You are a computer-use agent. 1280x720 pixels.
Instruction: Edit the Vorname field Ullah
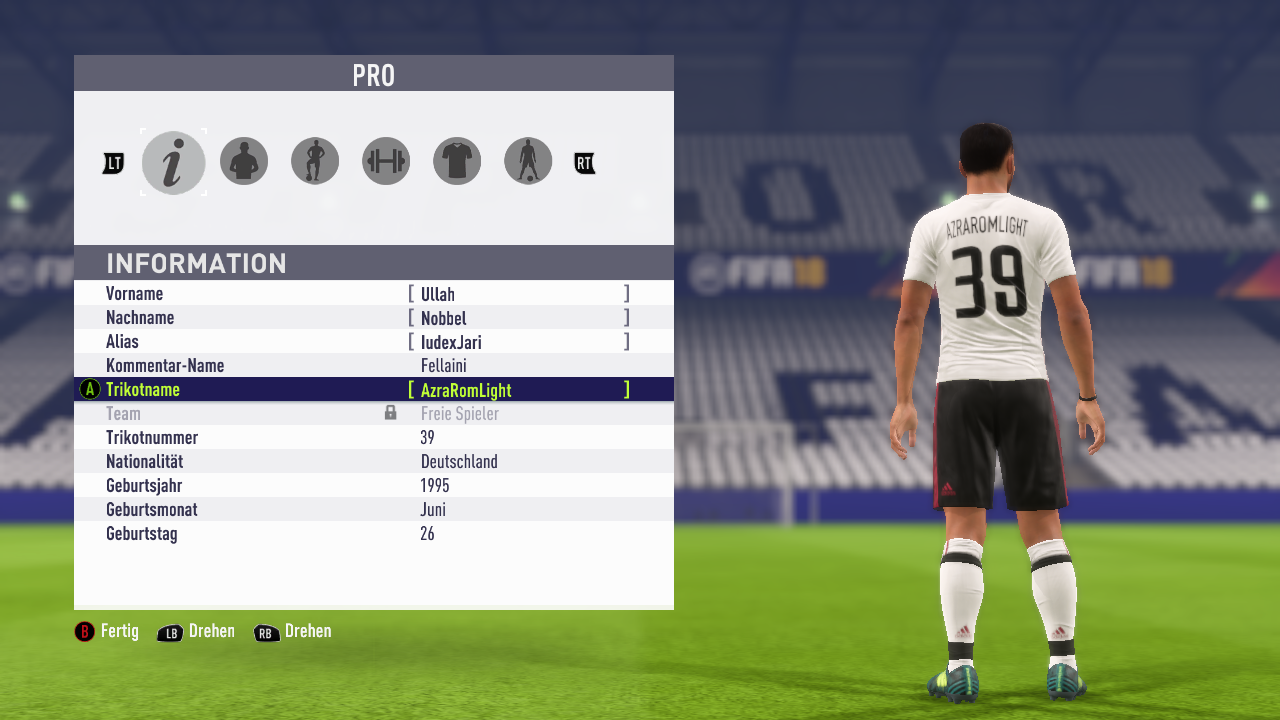[x=519, y=294]
